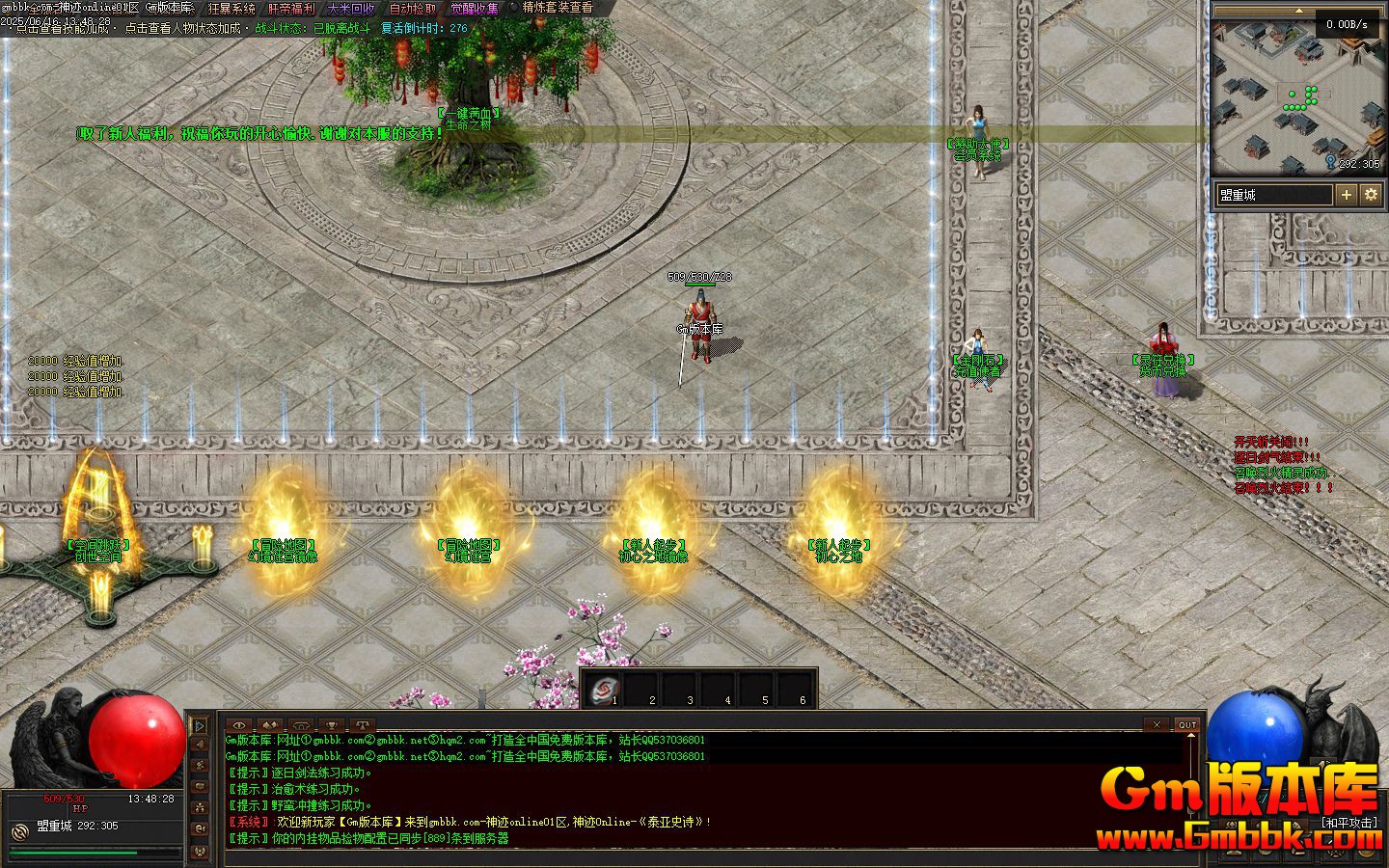Click the minimap's plus button
The height and width of the screenshot is (868, 1389).
[1347, 195]
